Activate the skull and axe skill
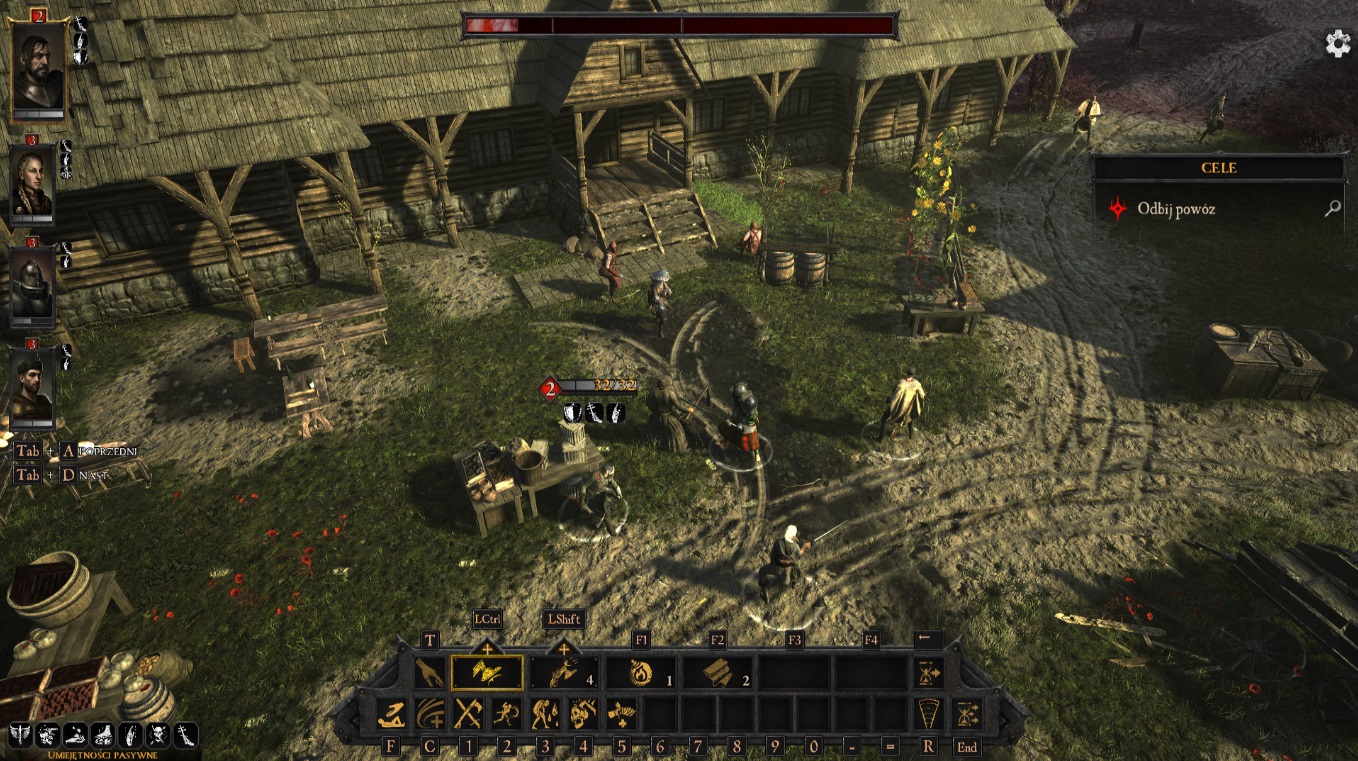 (583, 714)
